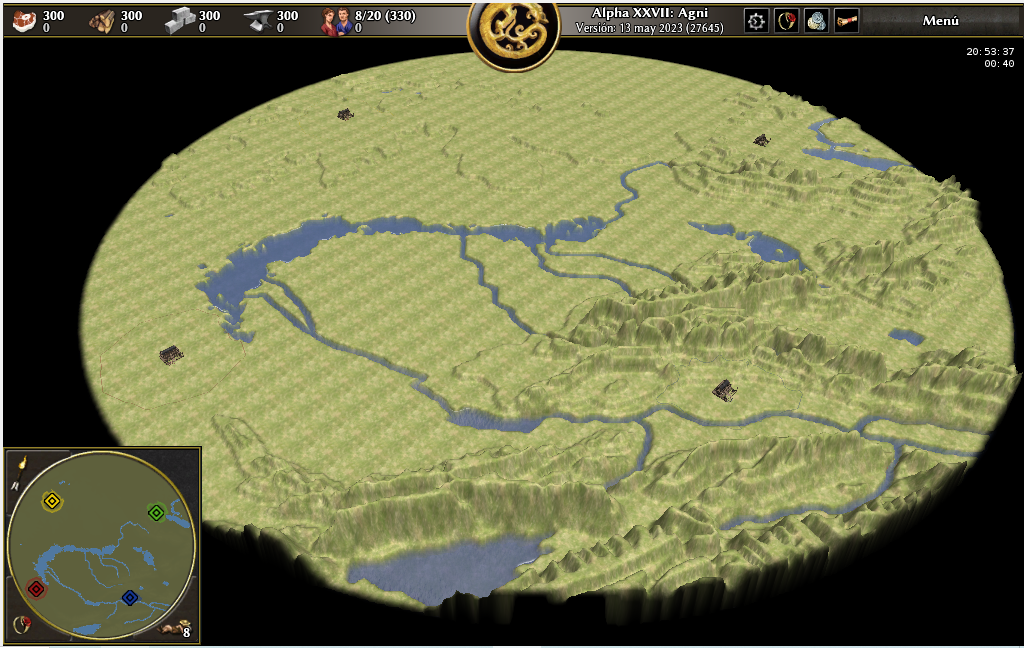Jump to the red player marker on minimap

(36, 589)
